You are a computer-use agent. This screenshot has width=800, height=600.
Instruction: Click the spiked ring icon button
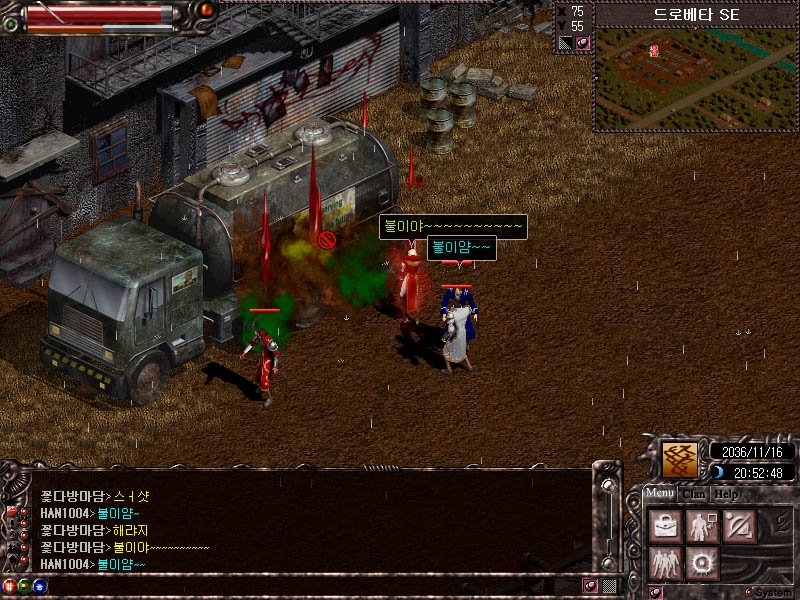[x=702, y=563]
